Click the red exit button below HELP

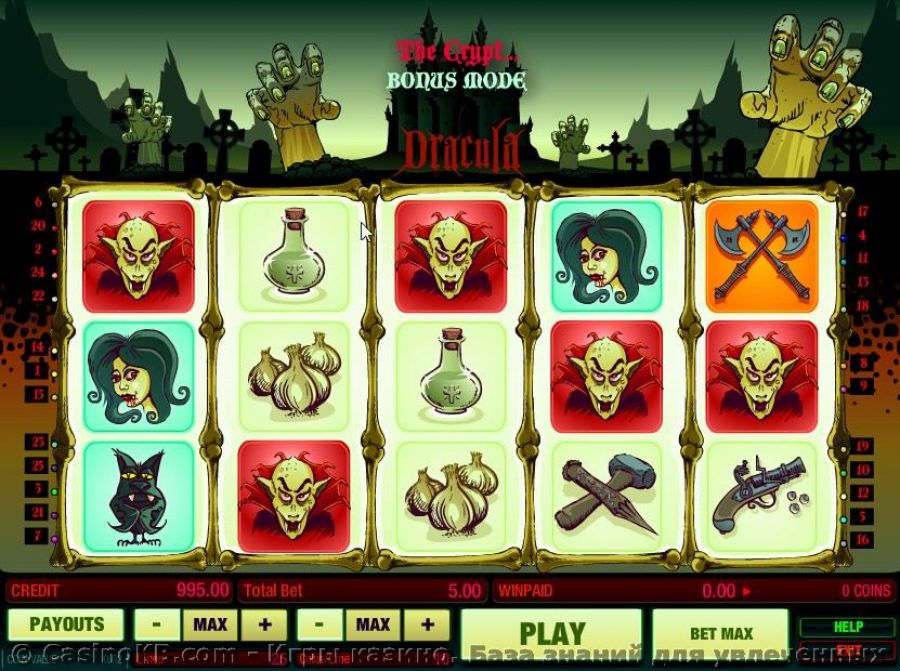[x=847, y=650]
